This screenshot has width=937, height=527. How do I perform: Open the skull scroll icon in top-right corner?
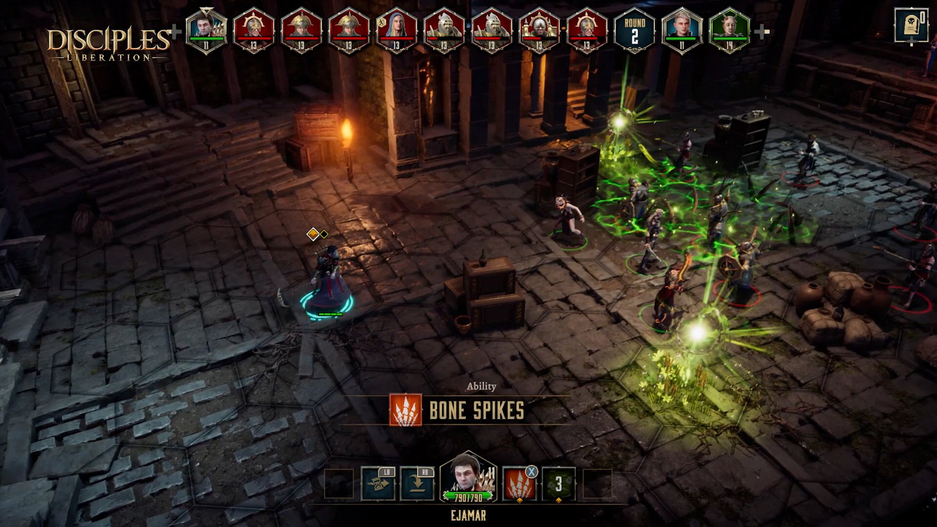[x=910, y=25]
